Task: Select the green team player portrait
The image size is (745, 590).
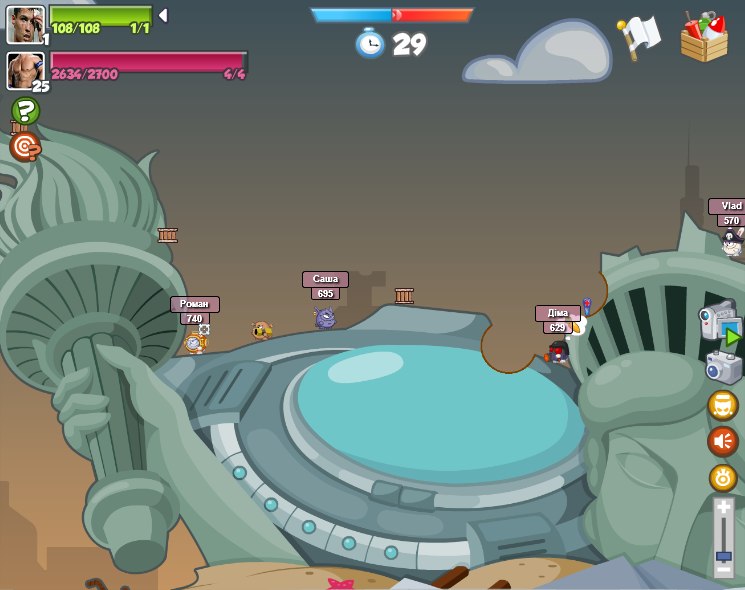Action: (x=25, y=23)
